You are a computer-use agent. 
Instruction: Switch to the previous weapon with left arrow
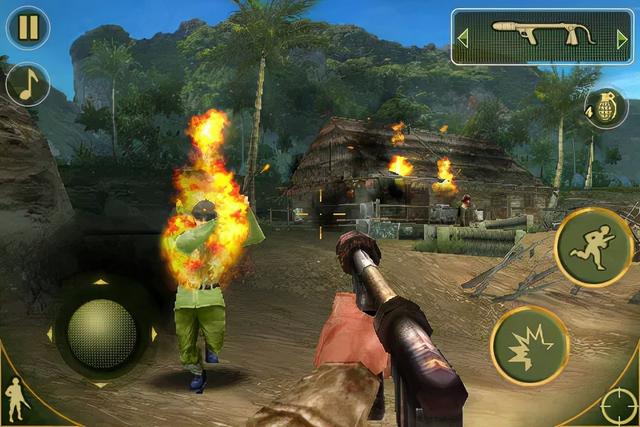[x=463, y=39]
